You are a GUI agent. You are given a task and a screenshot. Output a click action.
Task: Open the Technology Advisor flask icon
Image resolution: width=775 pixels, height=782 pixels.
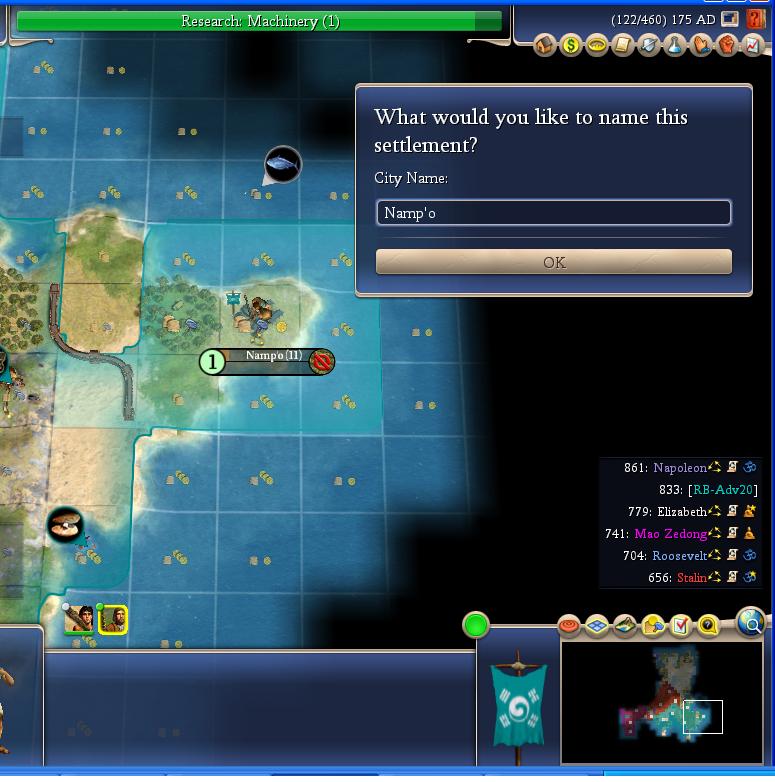675,45
